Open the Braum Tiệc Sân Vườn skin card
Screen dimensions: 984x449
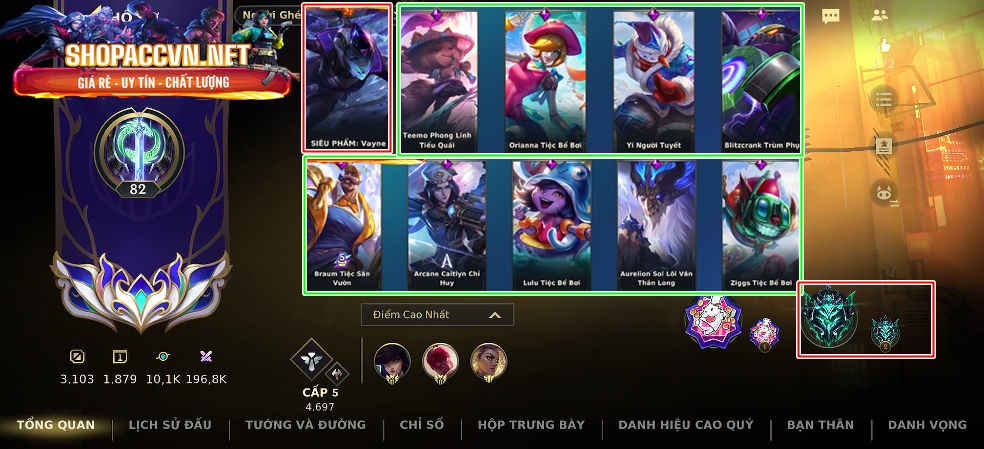coord(343,224)
